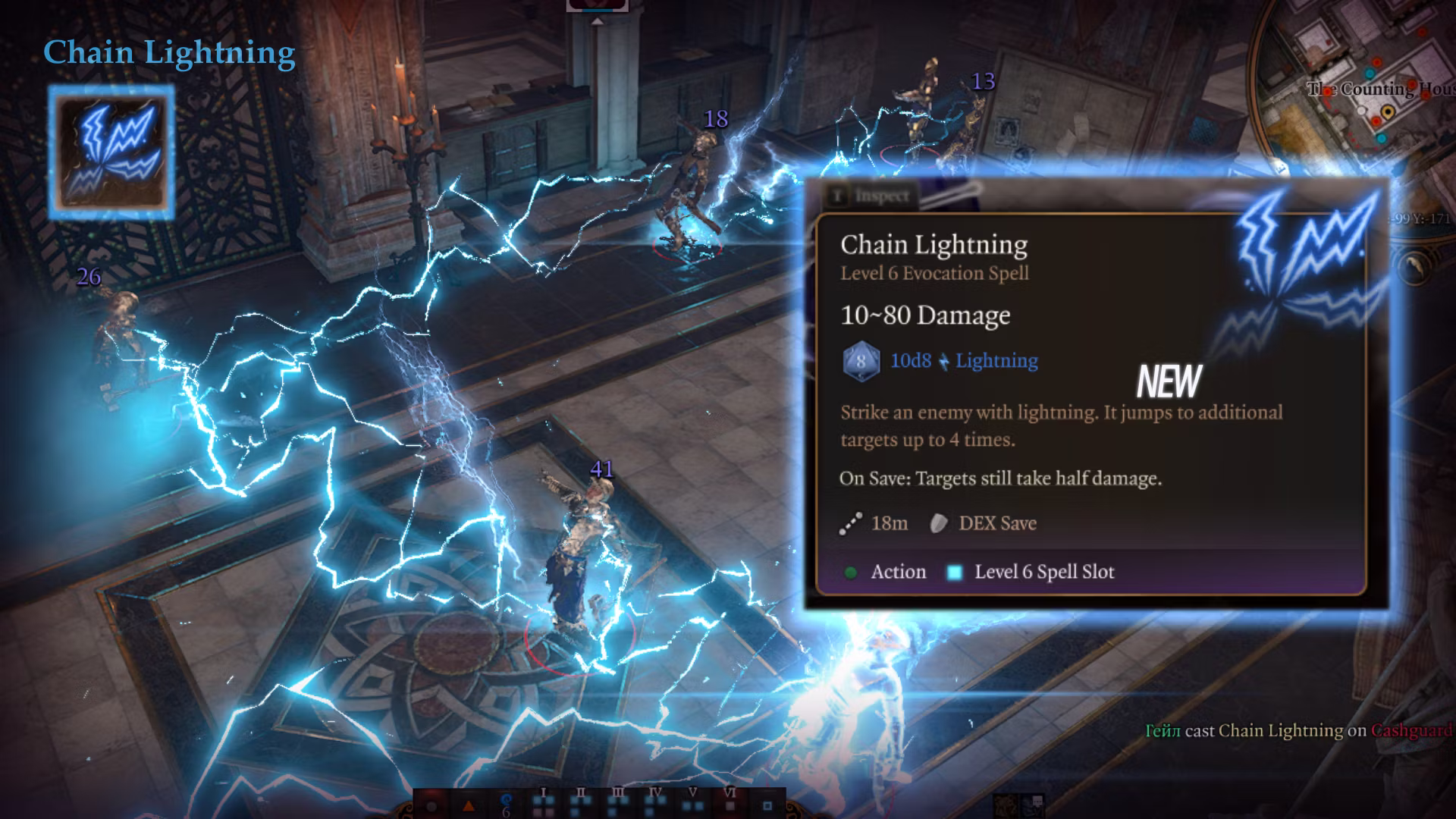Select the grey circle action filter

click(x=432, y=806)
